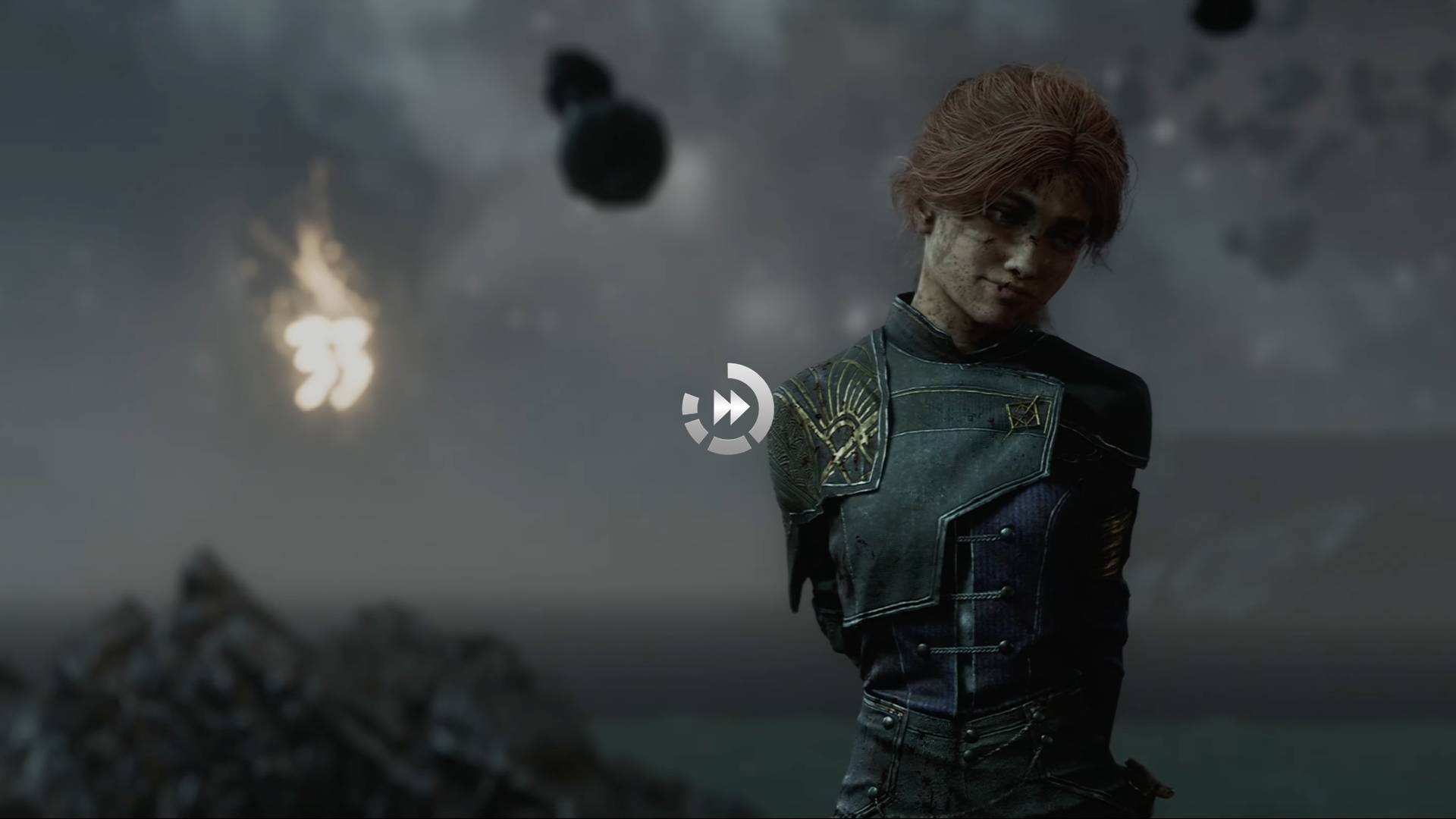Click the fast-forward skip cutscene icon
The image size is (1456, 819).
point(727,409)
